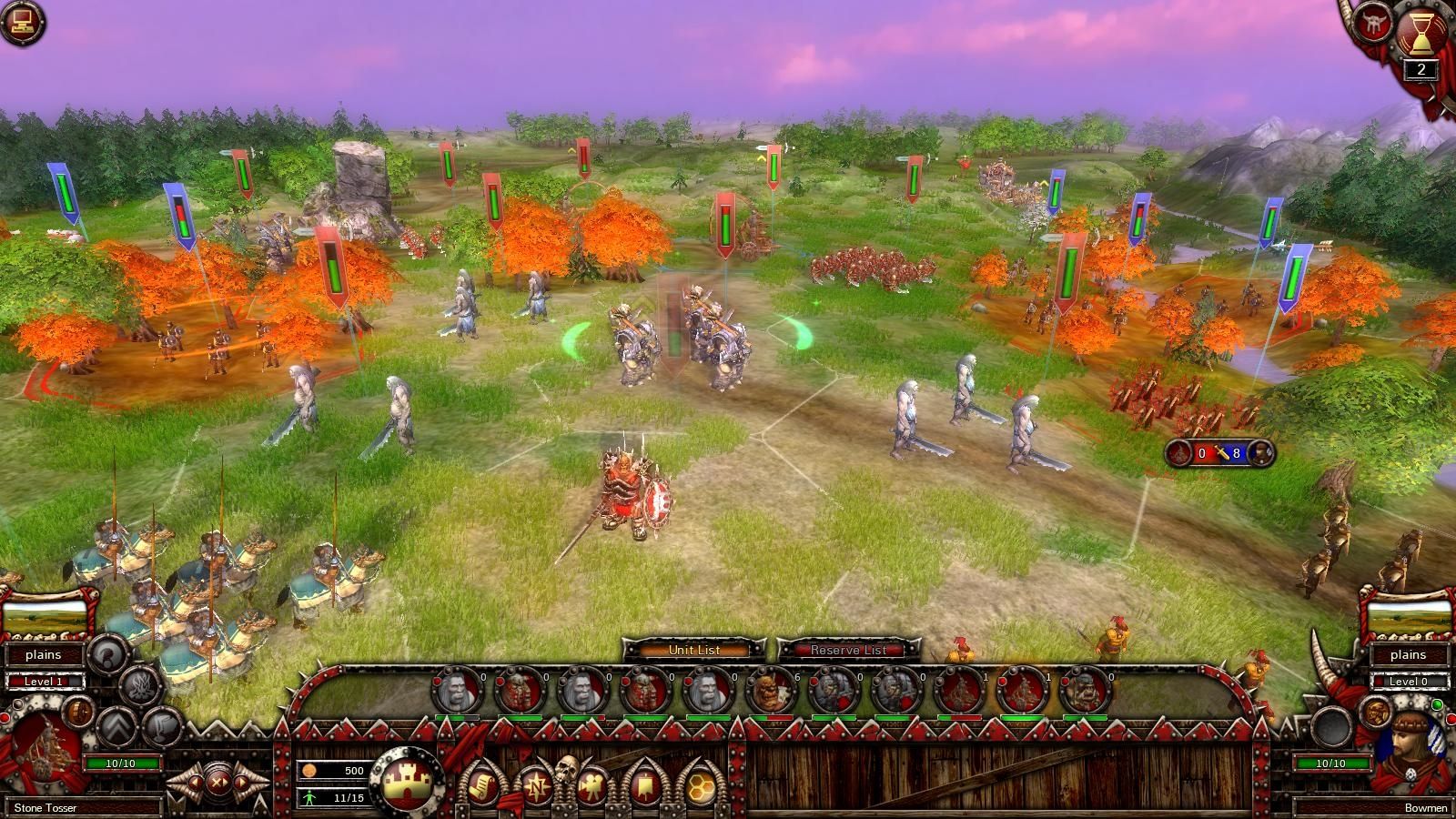Toggle the upward chevron icon in the left panel
Viewport: 1456px width, 819px height.
[x=116, y=727]
